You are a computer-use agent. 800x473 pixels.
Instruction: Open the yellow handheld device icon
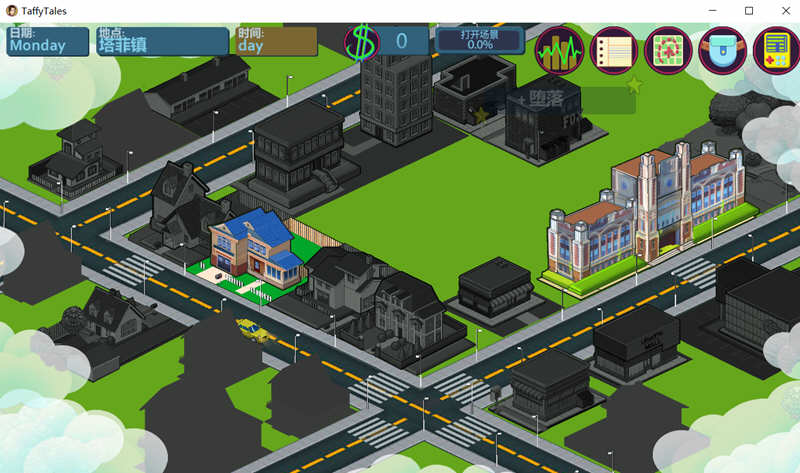click(775, 50)
